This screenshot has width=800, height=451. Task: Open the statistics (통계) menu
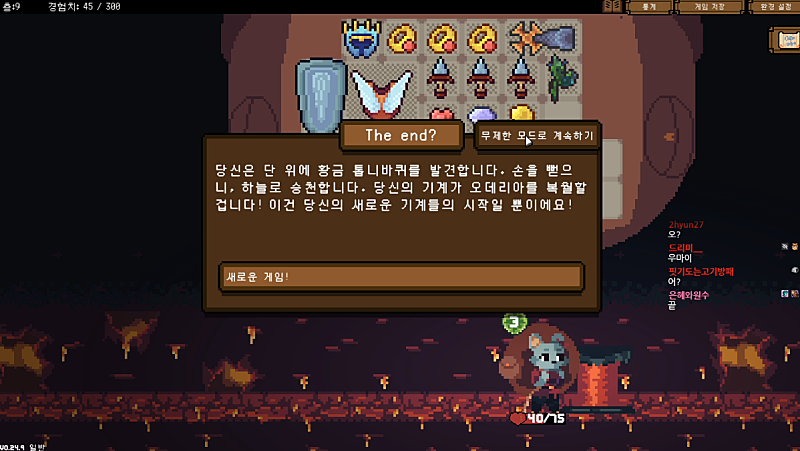coord(649,7)
